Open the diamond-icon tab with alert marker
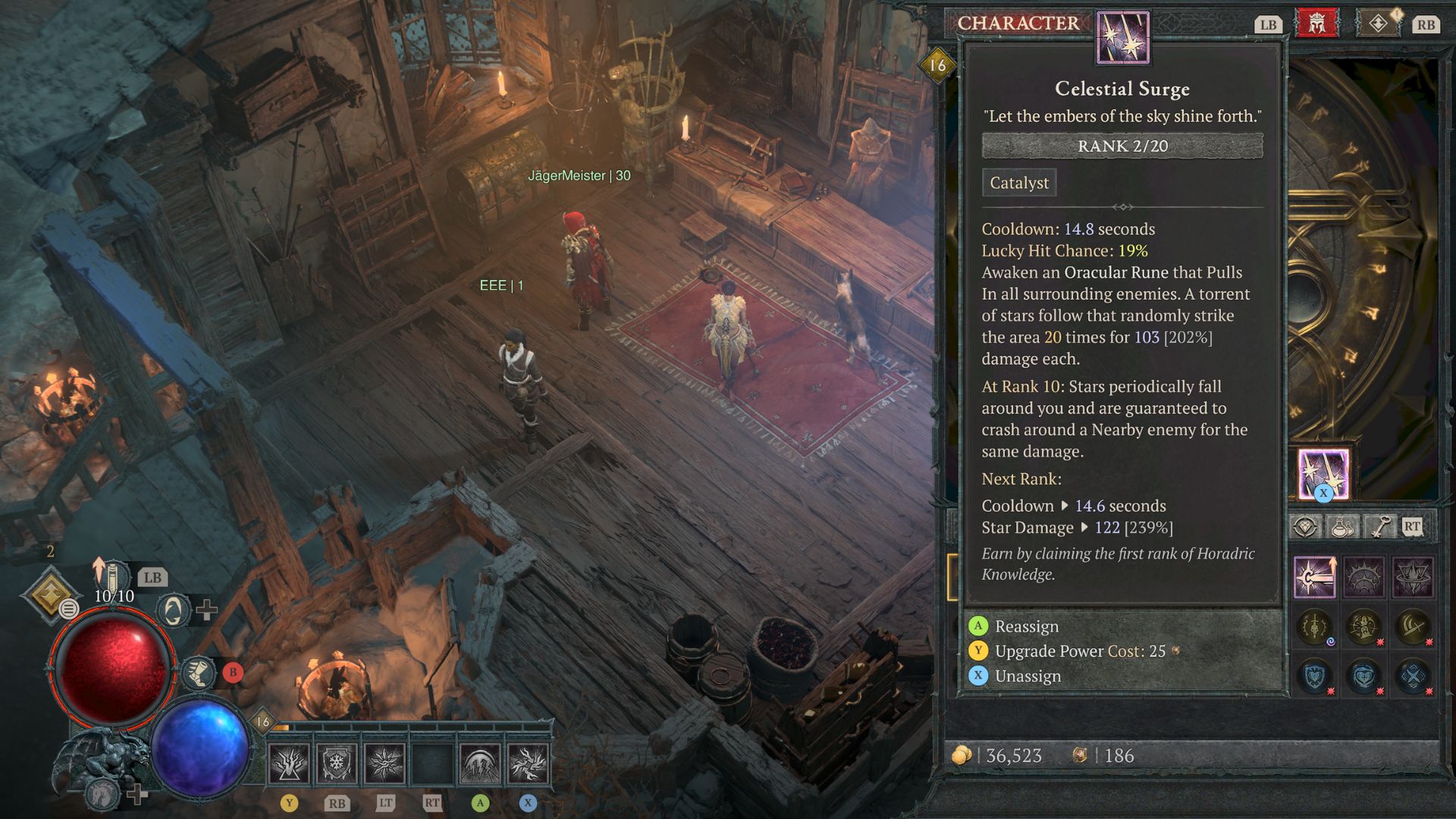 pyautogui.click(x=1378, y=24)
